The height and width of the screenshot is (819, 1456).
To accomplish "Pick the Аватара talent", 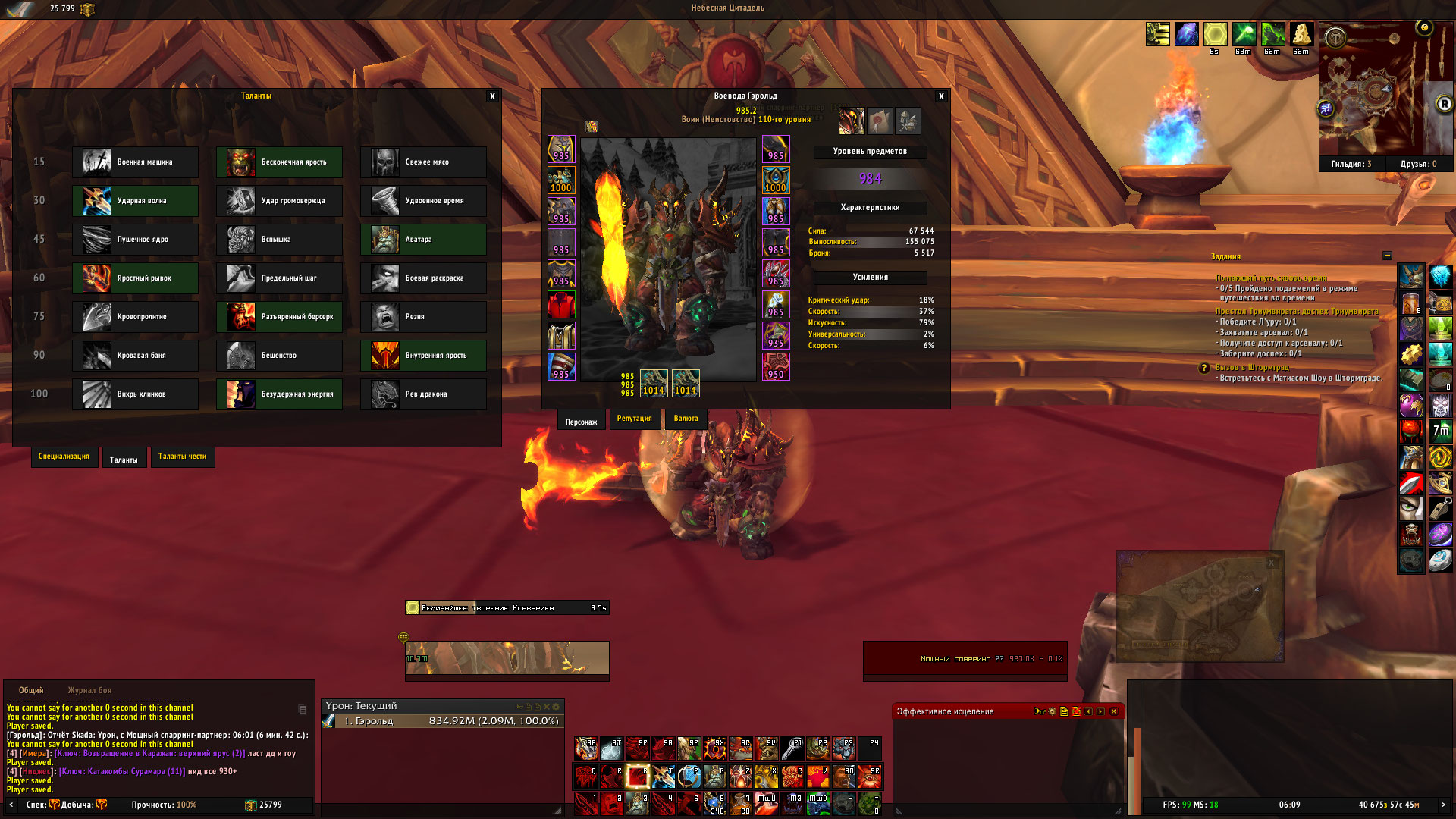I will 423,240.
